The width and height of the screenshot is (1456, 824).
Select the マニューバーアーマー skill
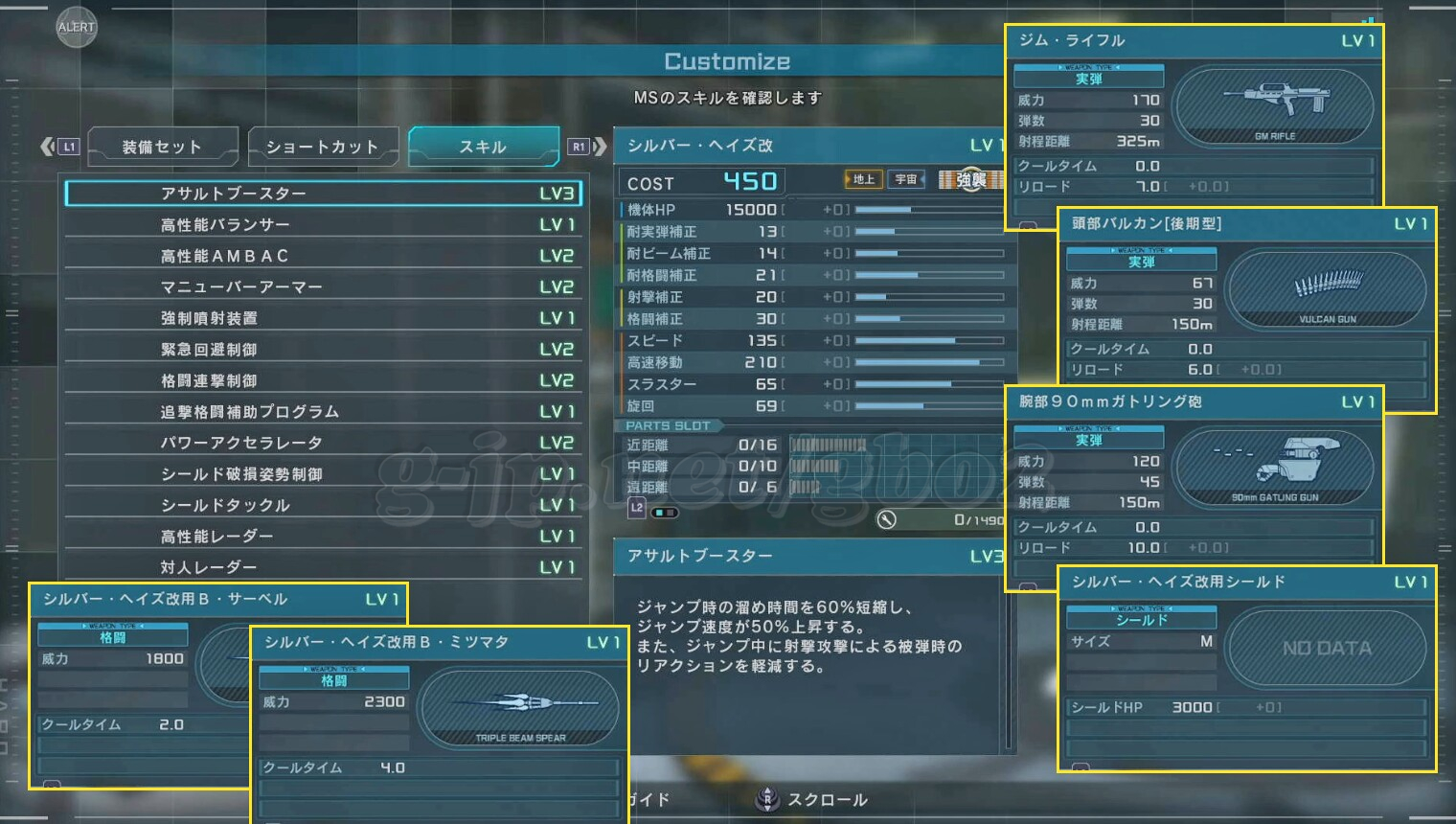click(x=324, y=286)
